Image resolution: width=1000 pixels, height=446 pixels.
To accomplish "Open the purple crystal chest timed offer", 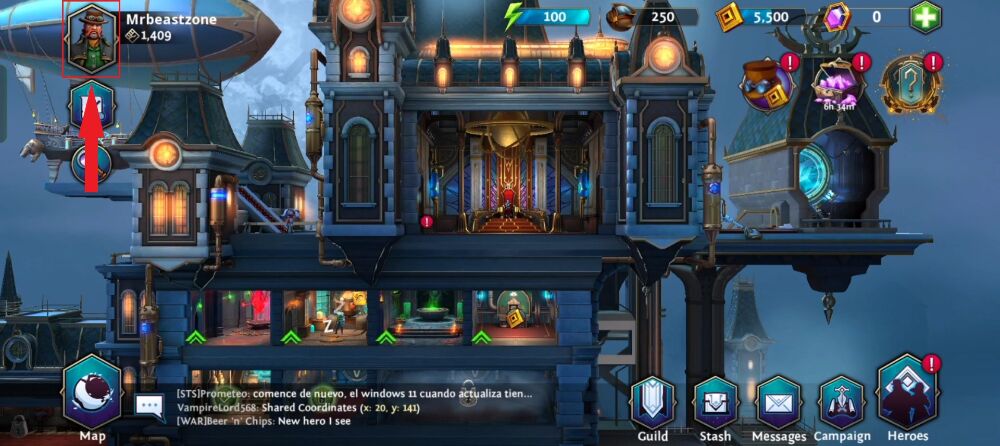I will (x=838, y=84).
